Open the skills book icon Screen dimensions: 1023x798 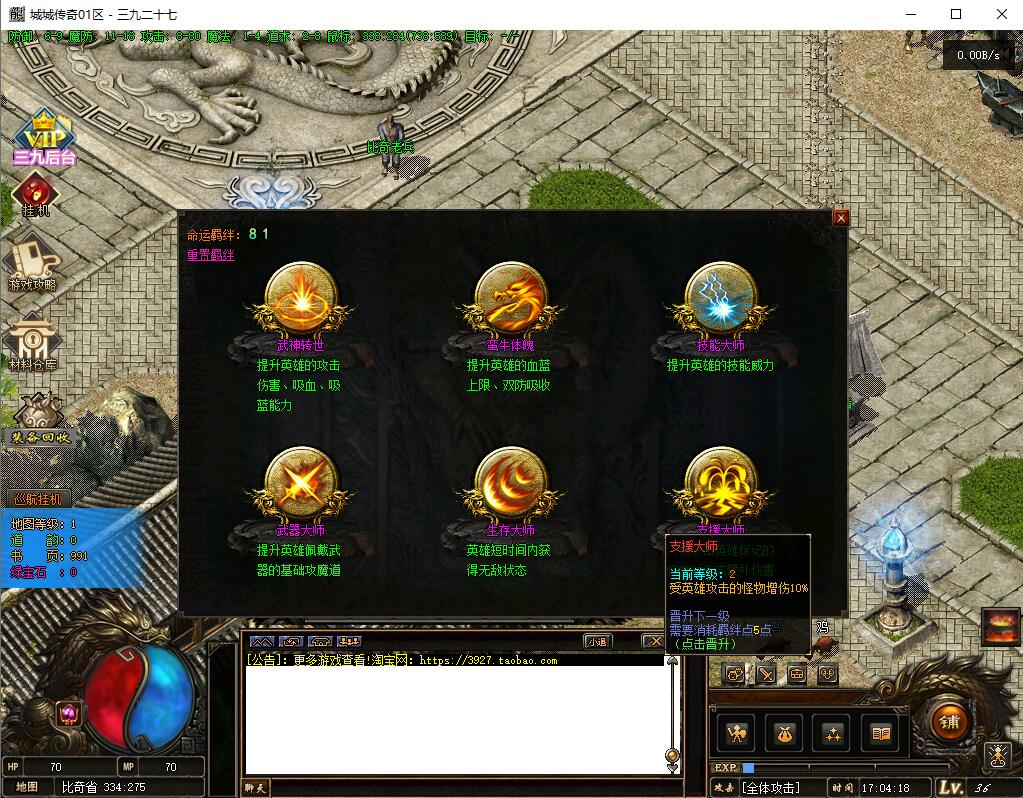[880, 735]
